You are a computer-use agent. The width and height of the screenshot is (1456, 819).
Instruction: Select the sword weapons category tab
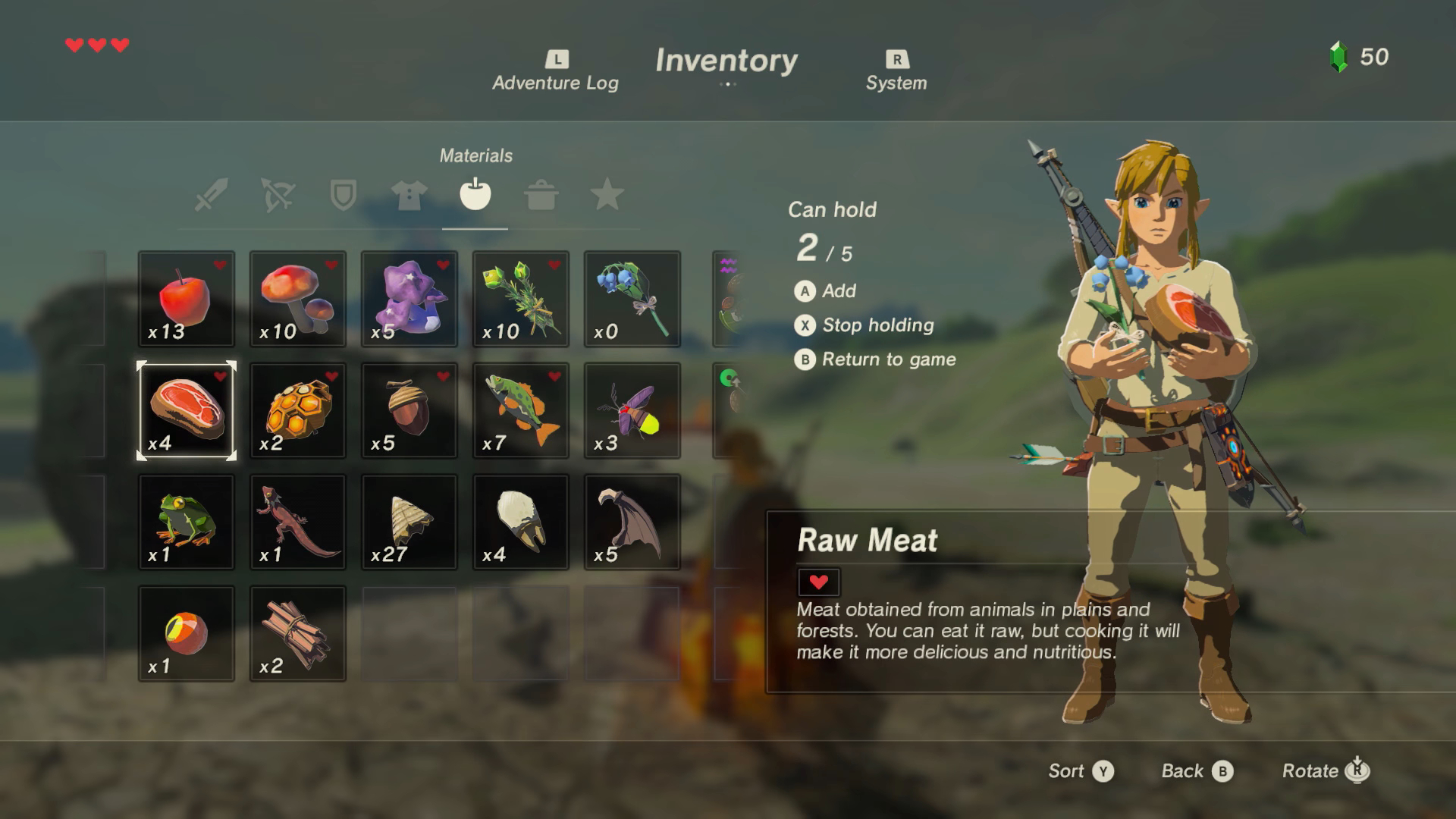click(211, 195)
